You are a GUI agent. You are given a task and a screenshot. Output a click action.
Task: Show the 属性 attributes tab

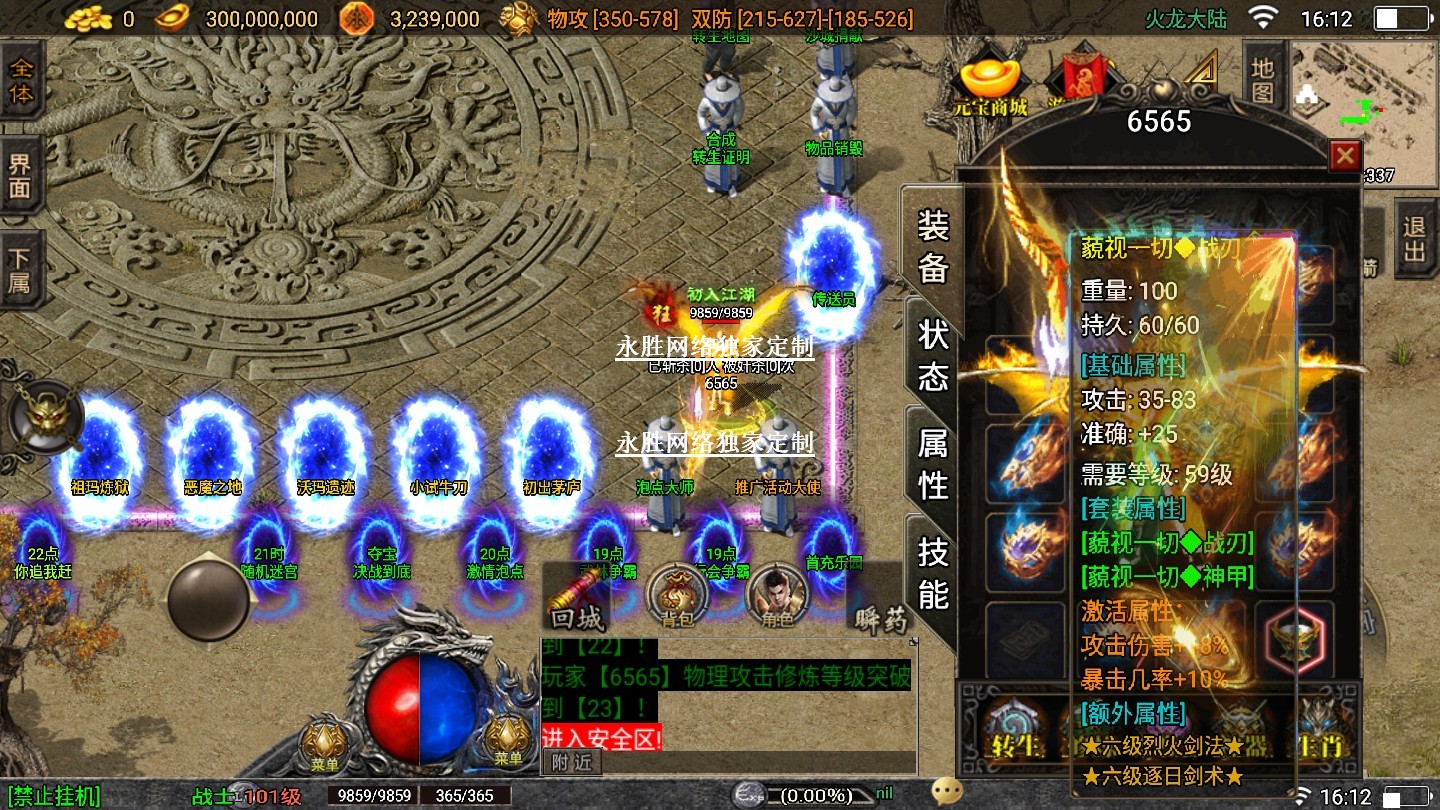pyautogui.click(x=932, y=463)
